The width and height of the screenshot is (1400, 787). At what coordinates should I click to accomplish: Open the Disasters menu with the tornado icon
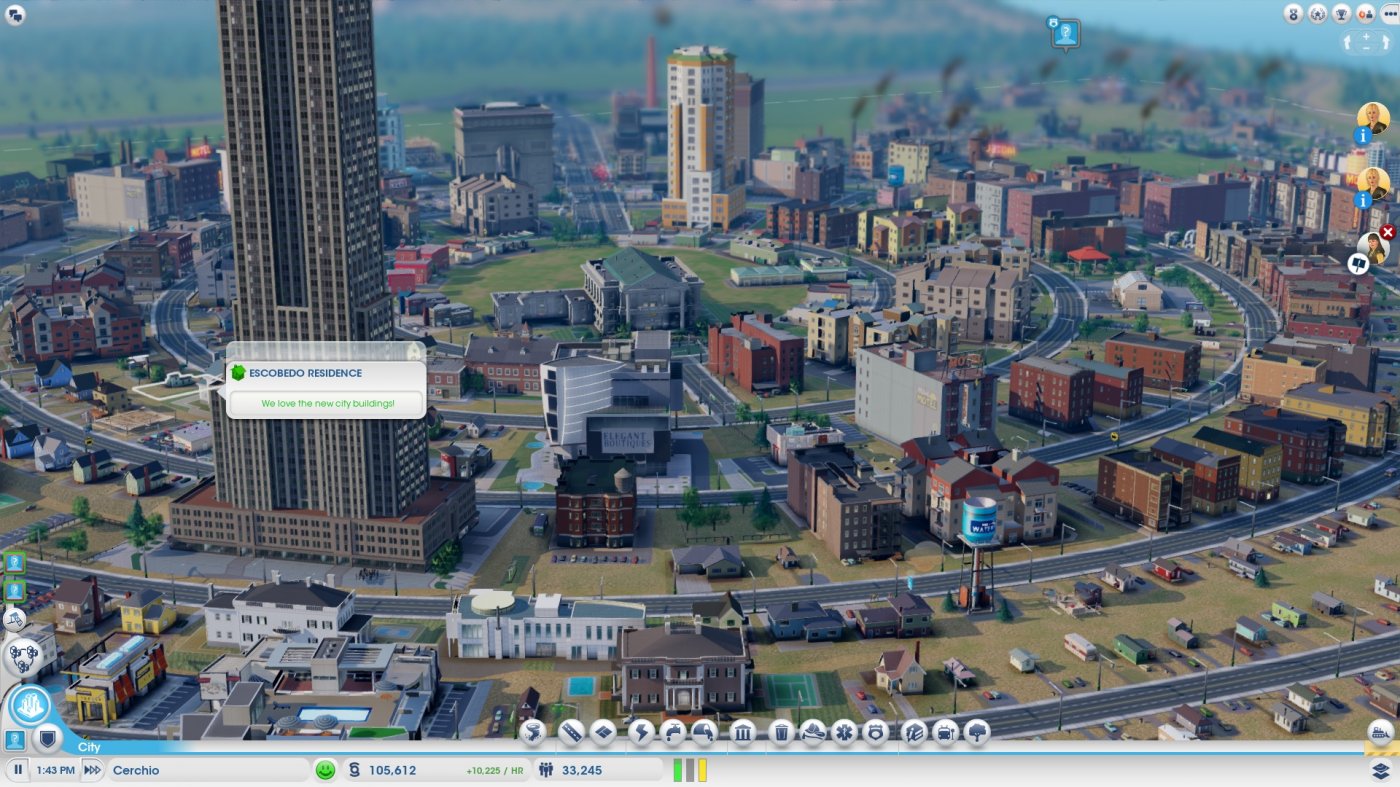[x=532, y=734]
